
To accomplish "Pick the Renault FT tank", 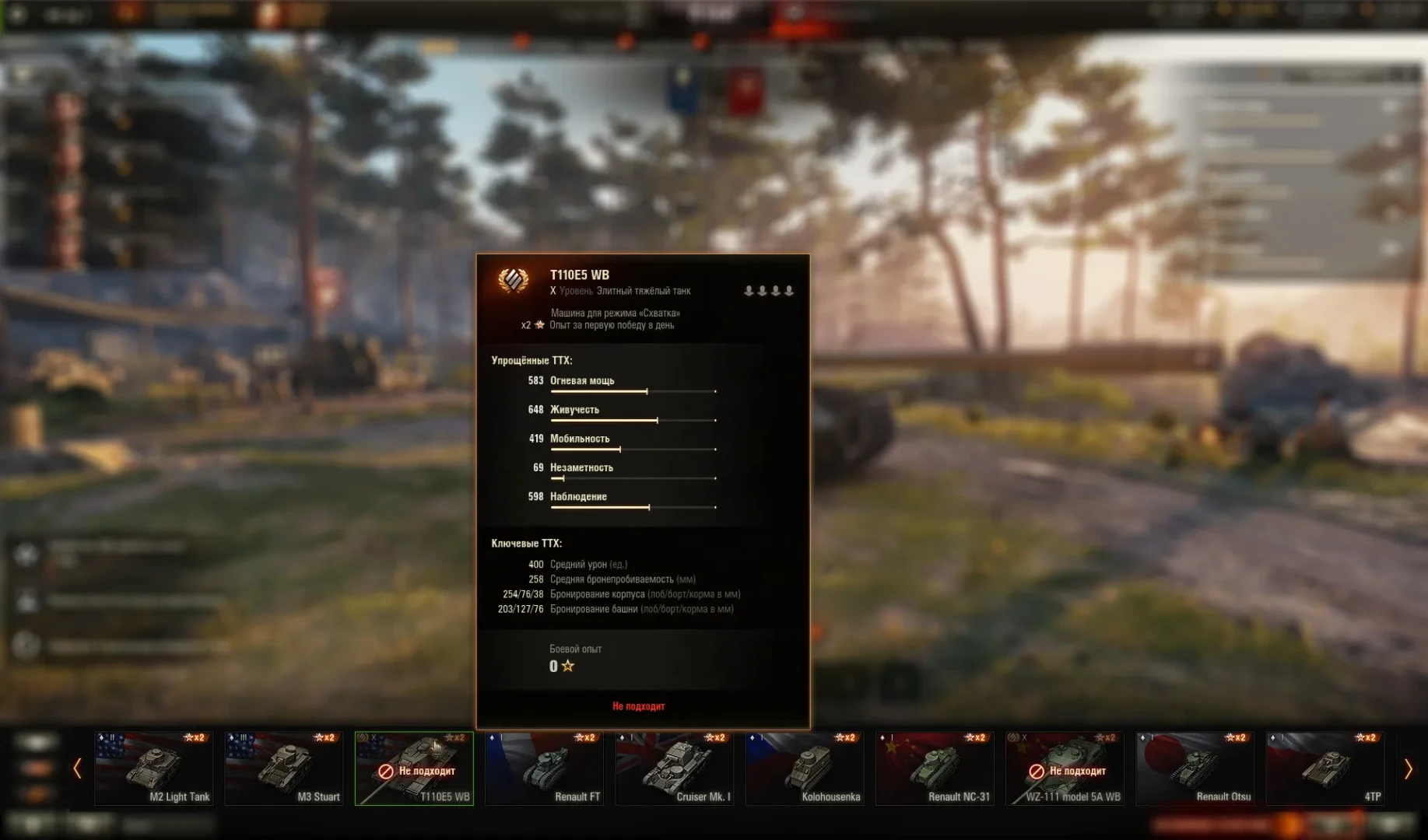I will [x=544, y=768].
